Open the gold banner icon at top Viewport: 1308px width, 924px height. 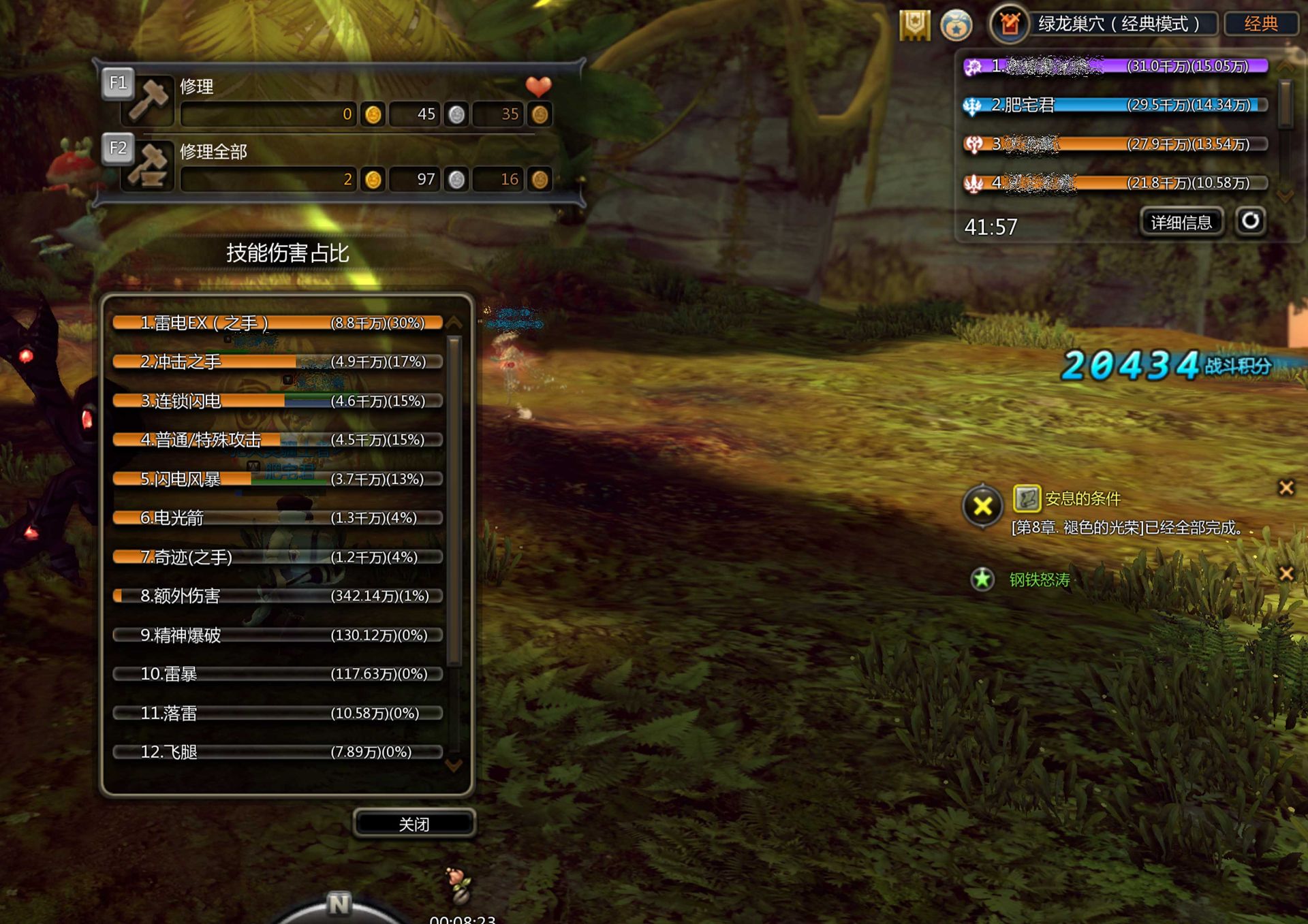click(914, 25)
